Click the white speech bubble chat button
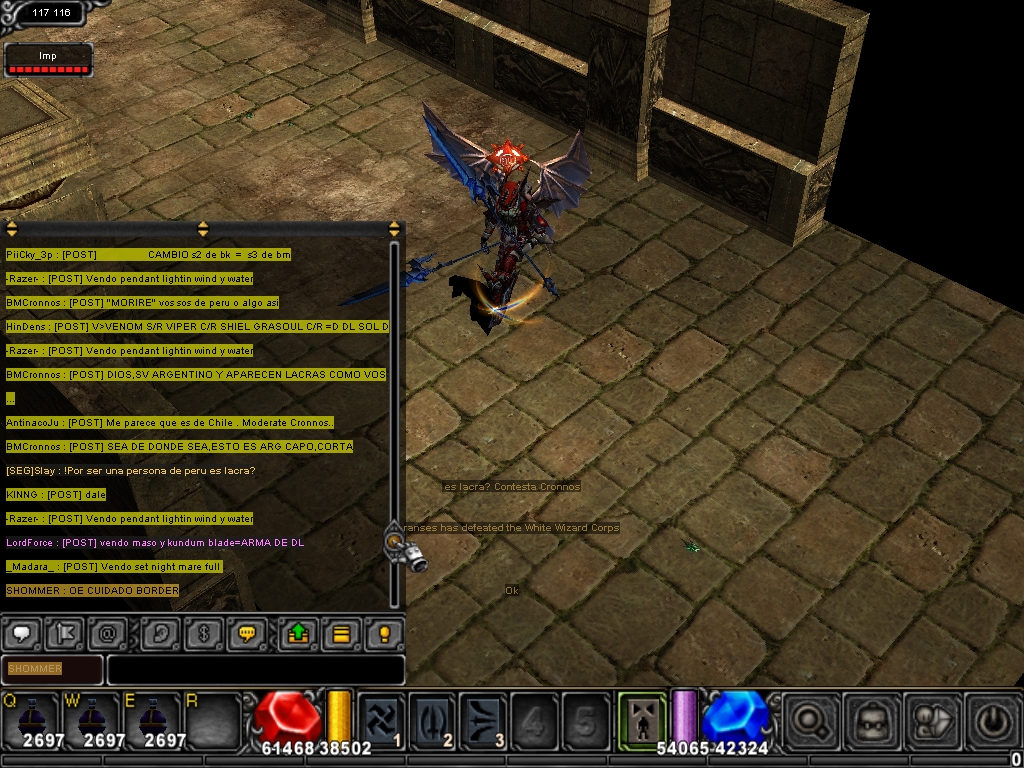Image resolution: width=1024 pixels, height=768 pixels. click(22, 633)
